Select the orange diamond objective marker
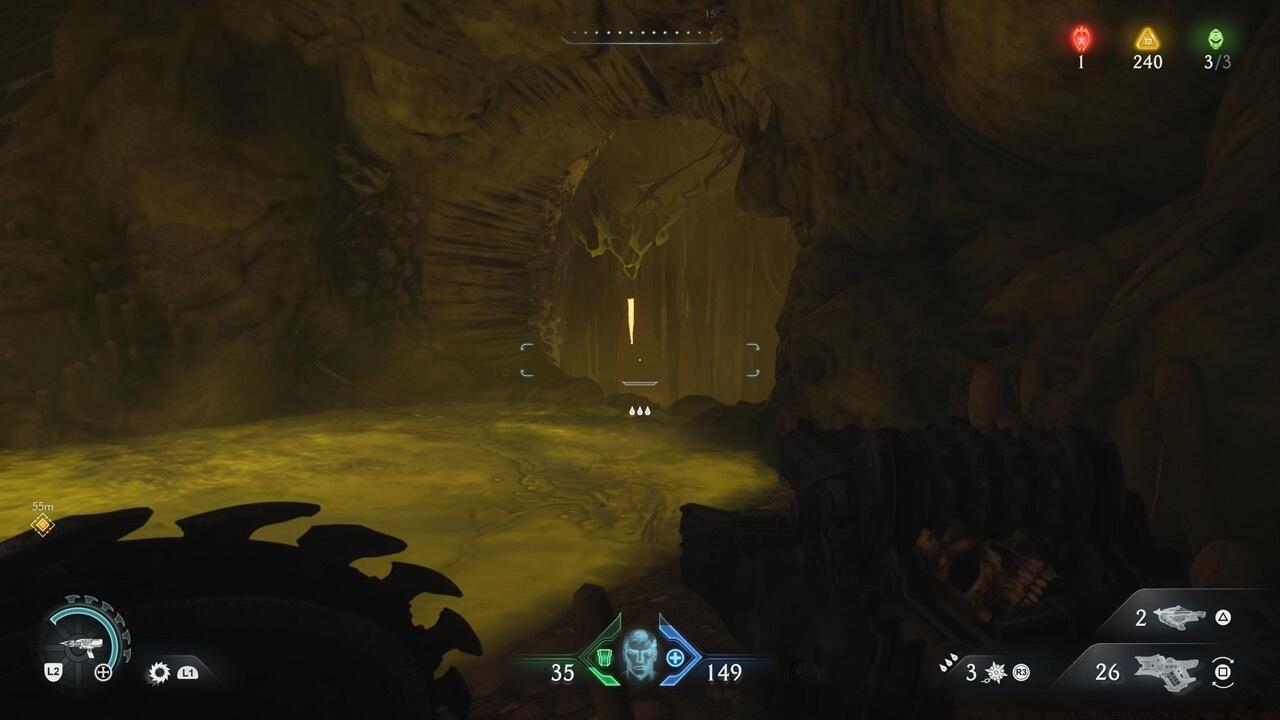Screen dimensions: 1280x720 coord(42,525)
